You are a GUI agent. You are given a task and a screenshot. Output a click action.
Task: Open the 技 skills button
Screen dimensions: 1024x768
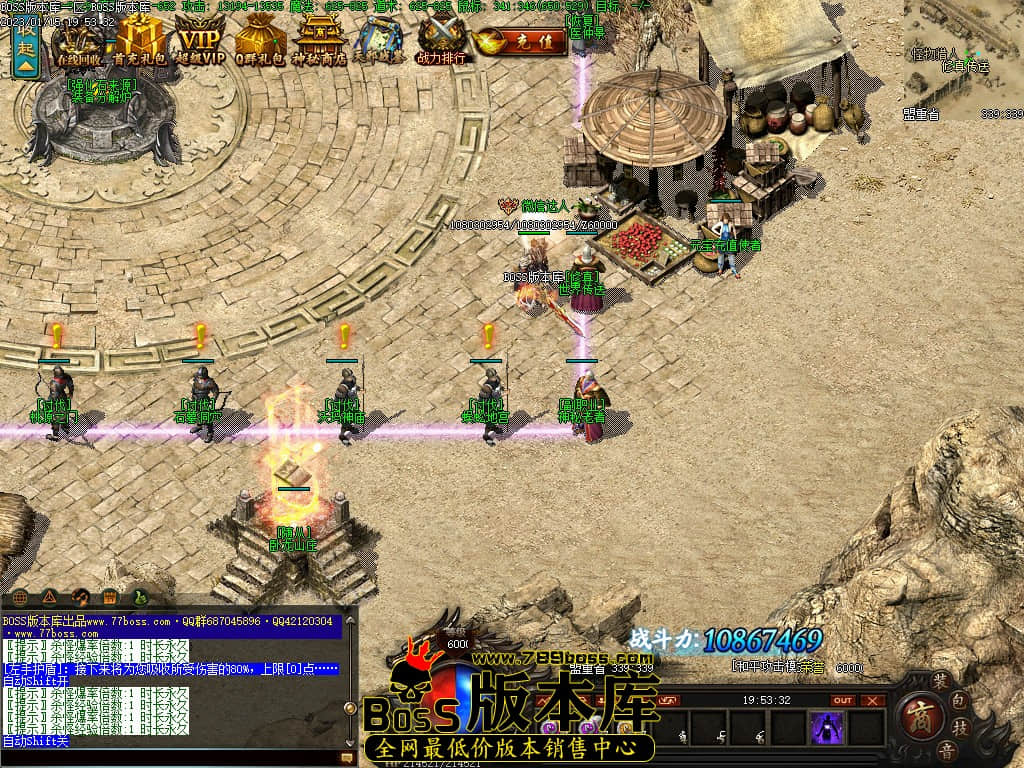961,727
